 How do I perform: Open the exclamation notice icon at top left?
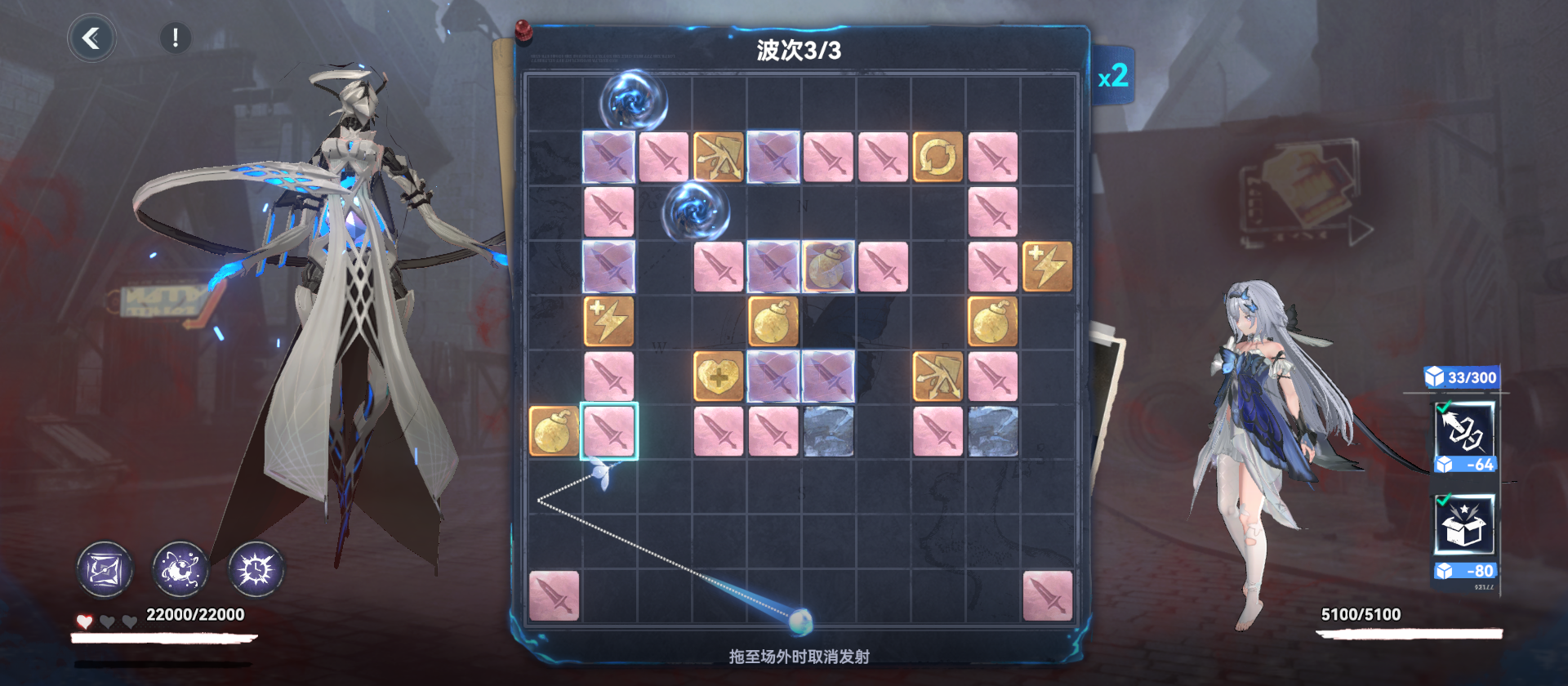pos(174,37)
